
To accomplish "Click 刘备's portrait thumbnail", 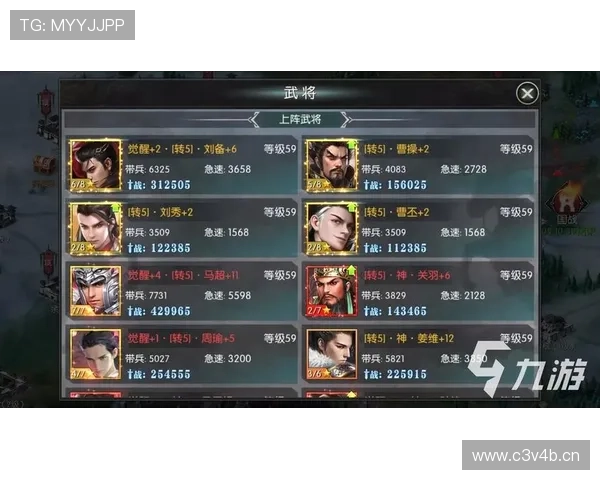I will pyautogui.click(x=95, y=165).
